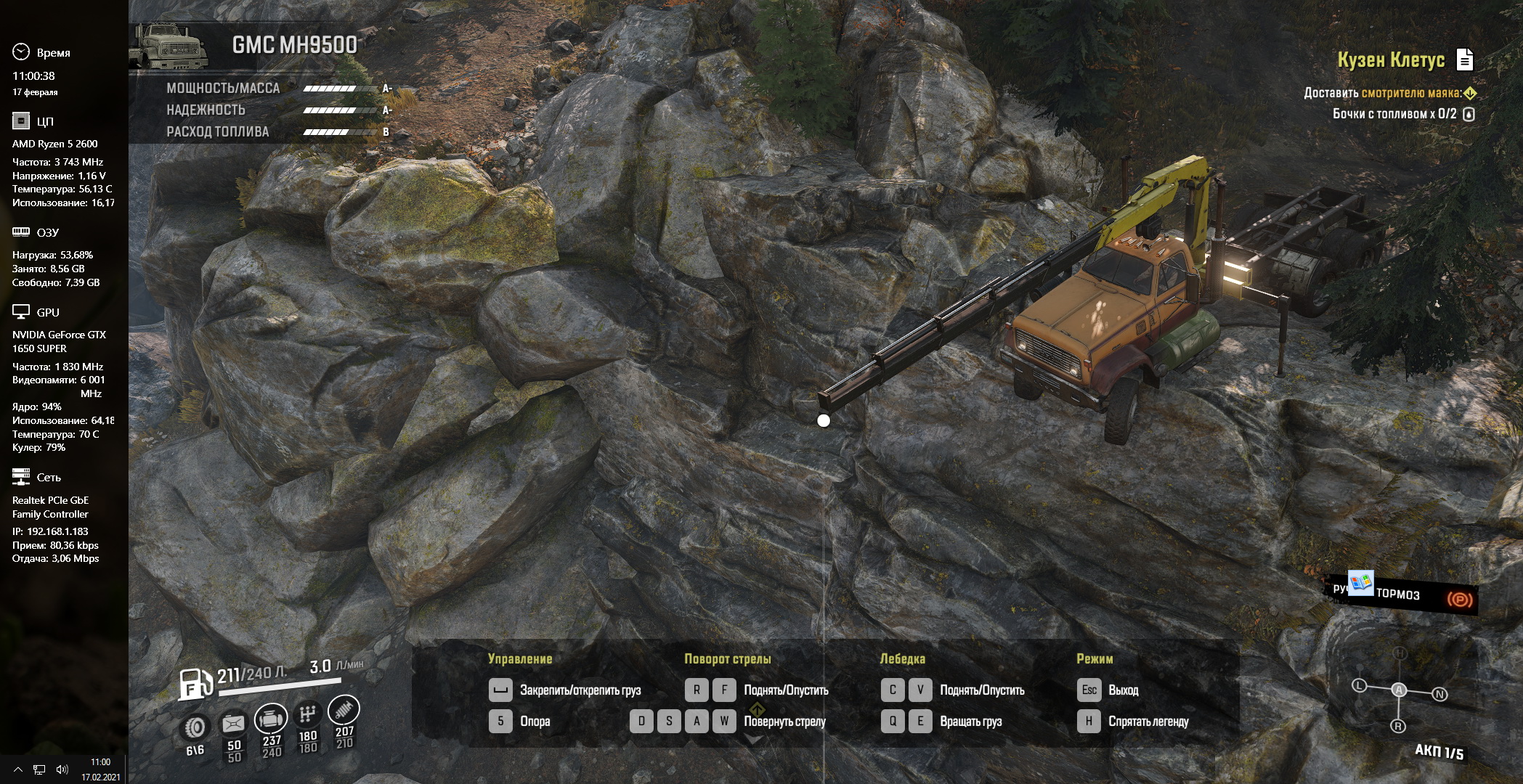Show hidden system tray icons
This screenshot has height=784, width=1523.
click(x=18, y=769)
